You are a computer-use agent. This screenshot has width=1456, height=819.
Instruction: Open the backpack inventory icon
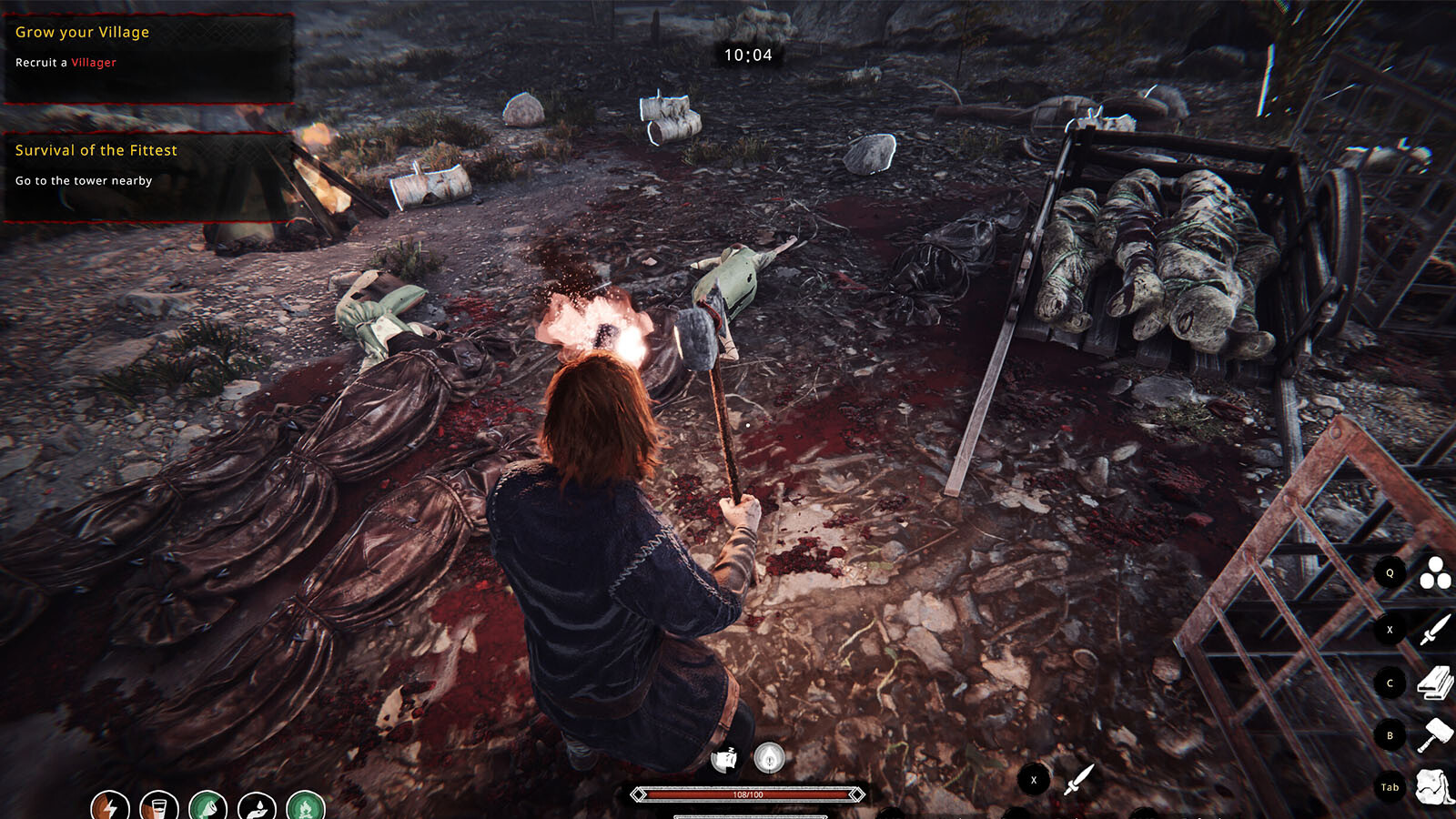pos(1435,787)
